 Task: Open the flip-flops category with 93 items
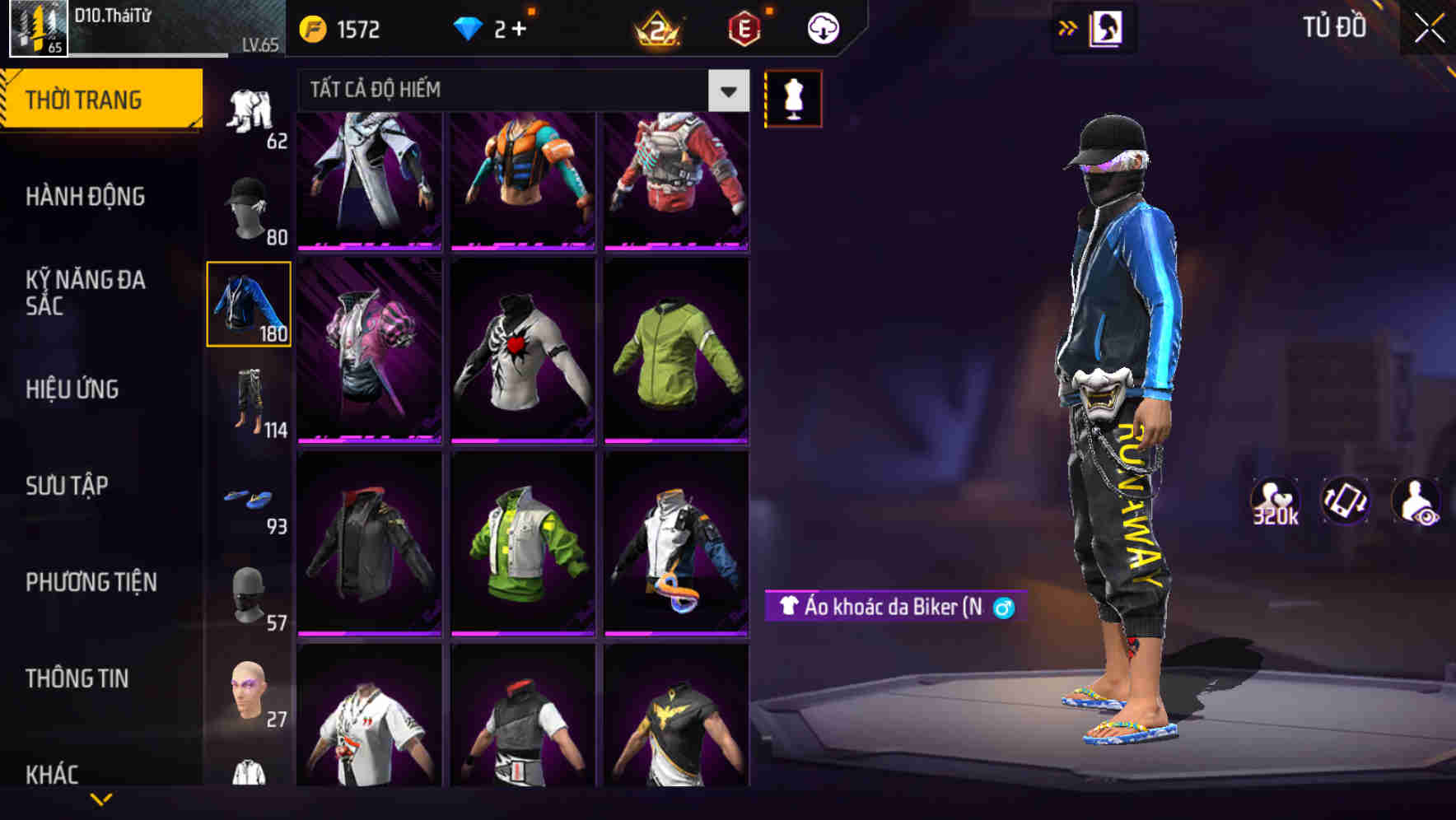(251, 498)
